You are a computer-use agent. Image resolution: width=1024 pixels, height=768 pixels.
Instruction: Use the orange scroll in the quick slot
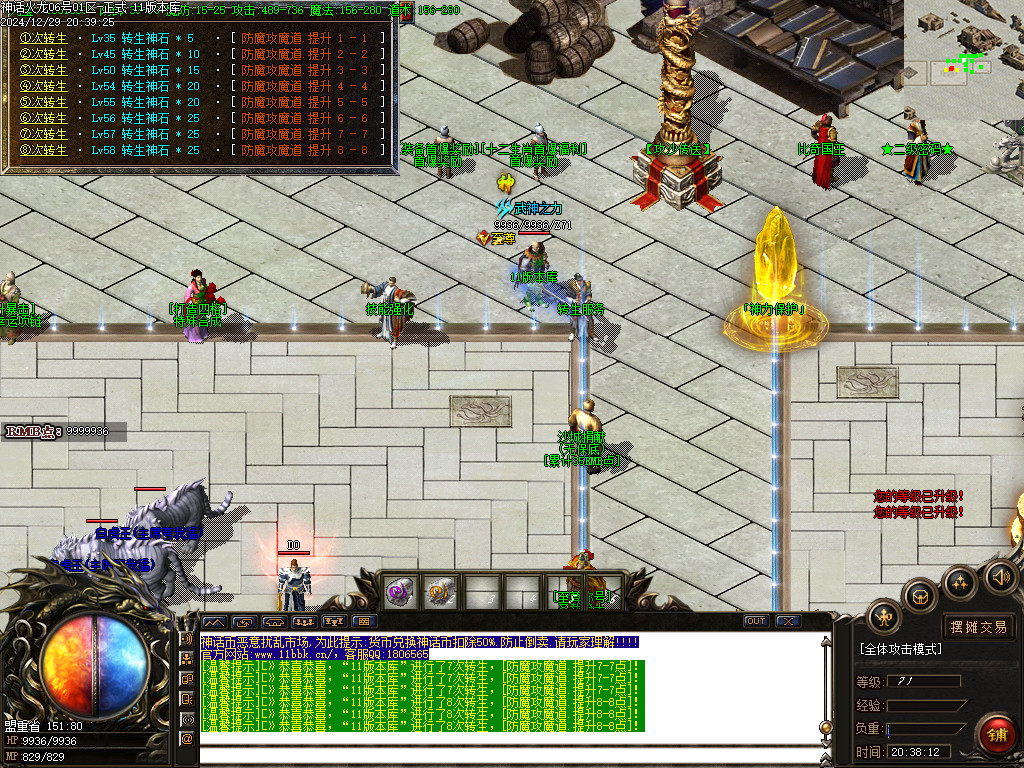tap(440, 591)
